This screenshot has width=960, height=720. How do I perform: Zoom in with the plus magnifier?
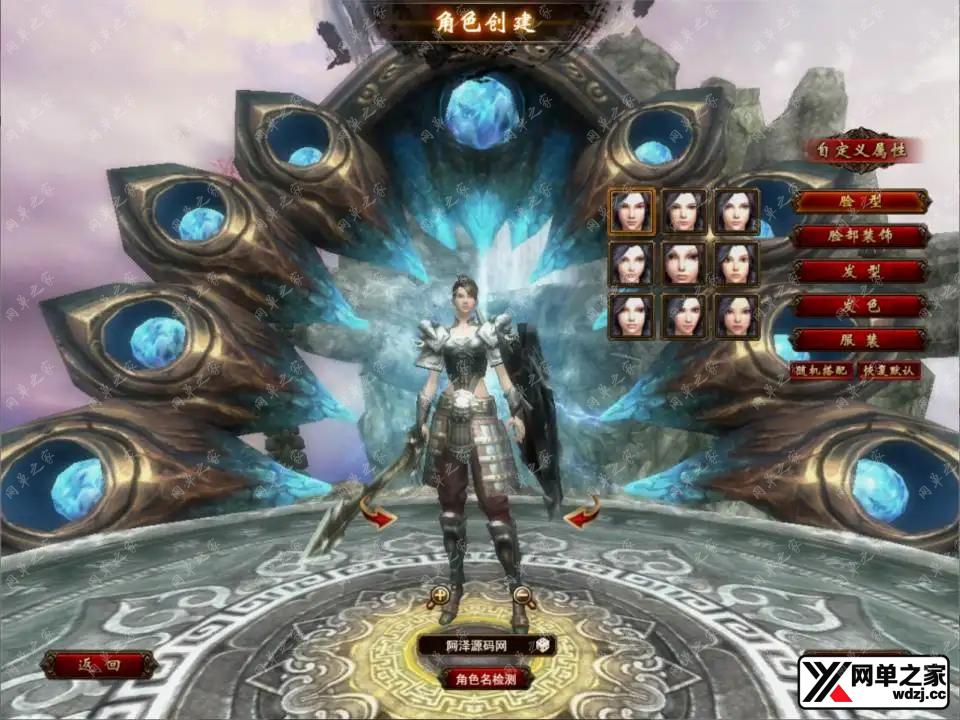(x=440, y=597)
